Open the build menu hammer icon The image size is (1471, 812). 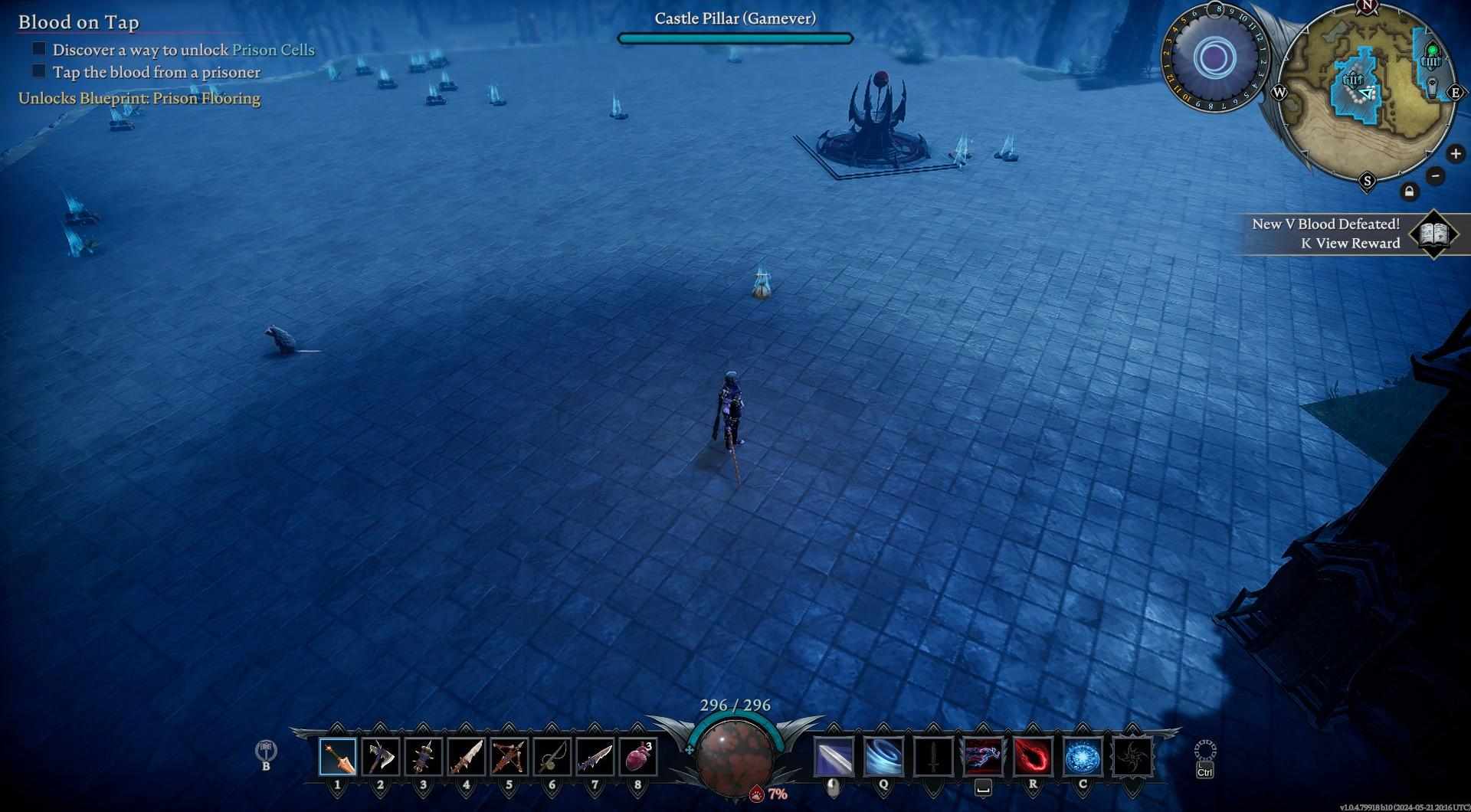(x=266, y=749)
